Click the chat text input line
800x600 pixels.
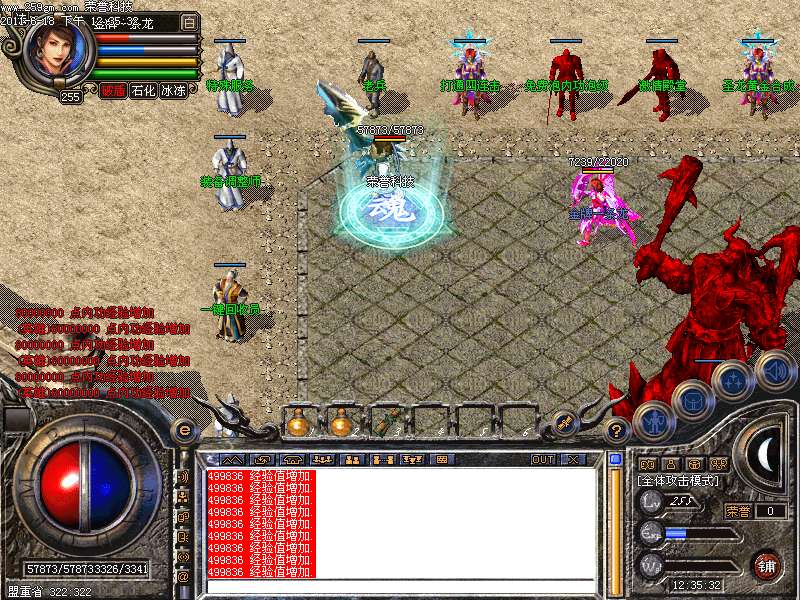[400, 586]
